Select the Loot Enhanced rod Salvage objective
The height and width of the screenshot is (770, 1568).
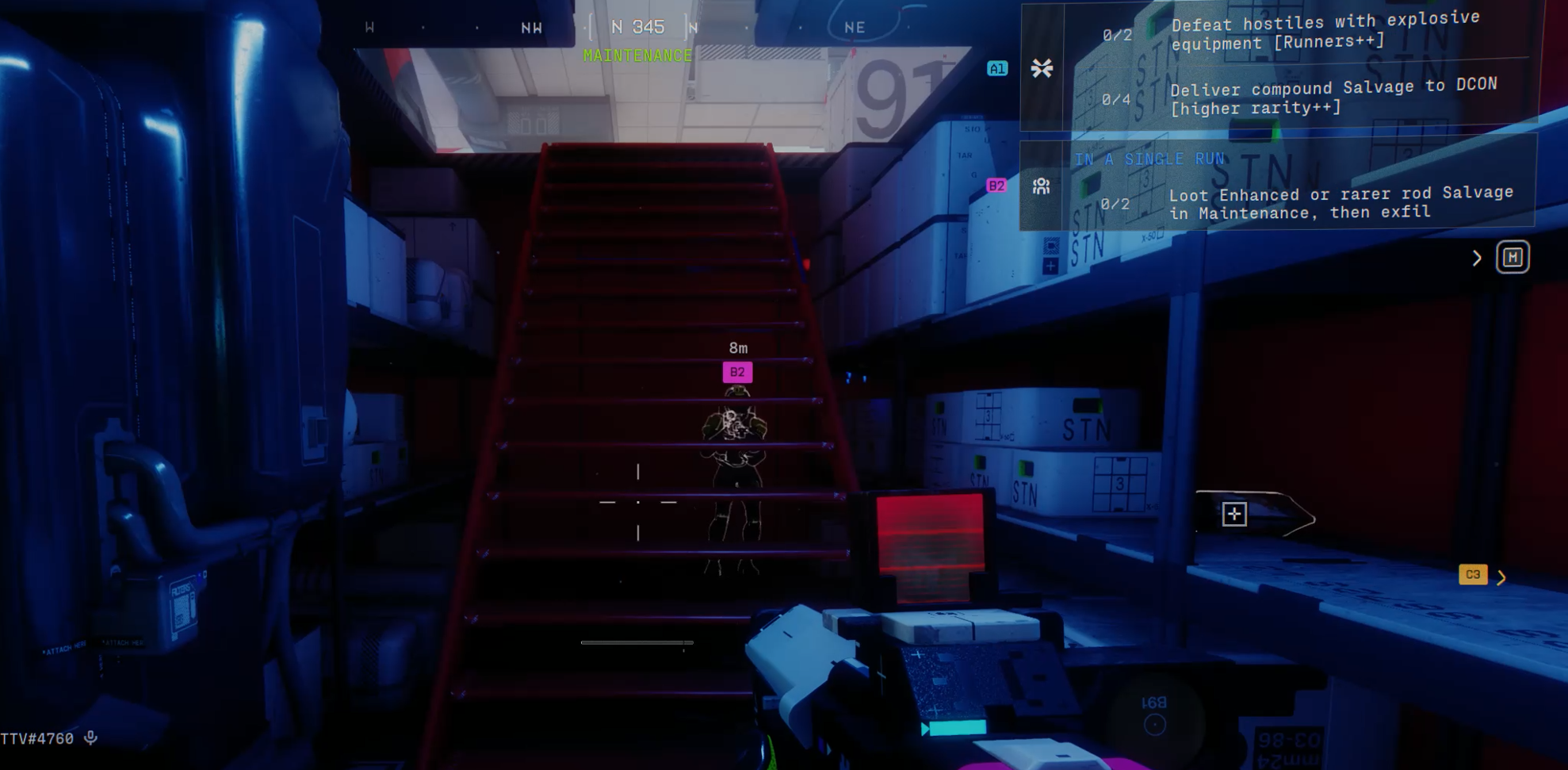pos(1340,202)
